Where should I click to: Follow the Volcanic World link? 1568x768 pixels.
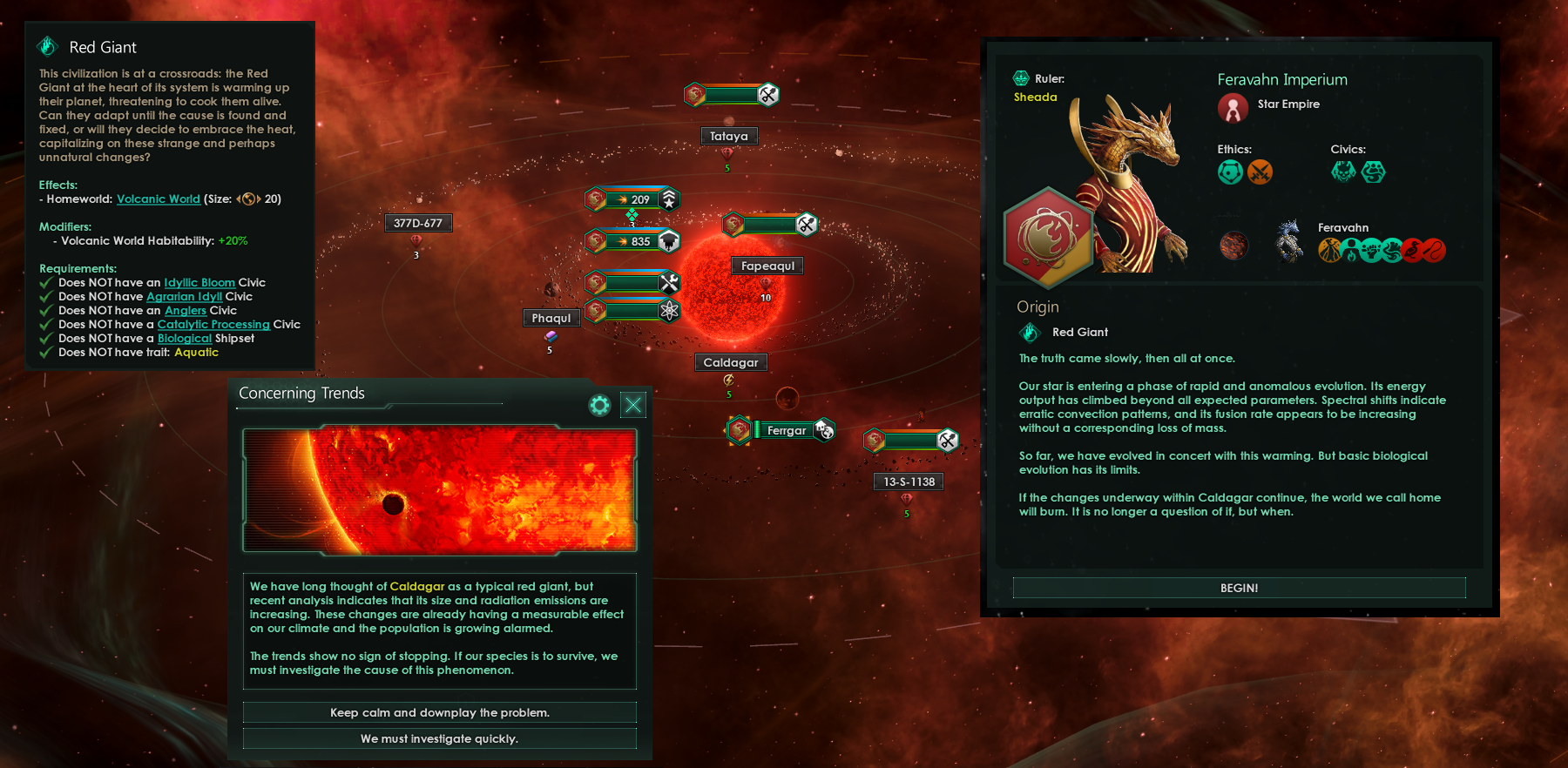[x=159, y=199]
